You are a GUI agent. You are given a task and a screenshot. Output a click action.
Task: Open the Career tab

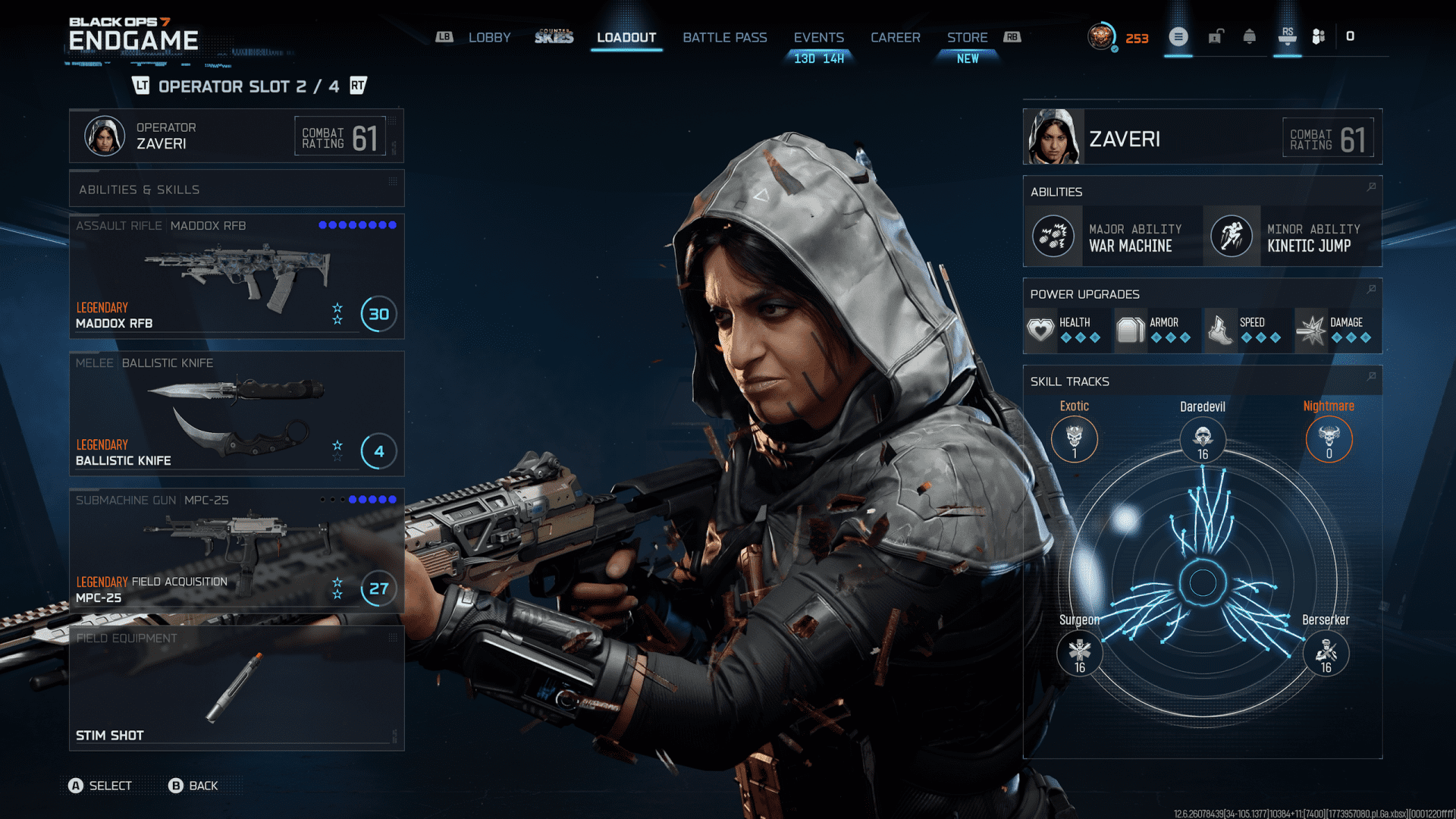pos(895,37)
